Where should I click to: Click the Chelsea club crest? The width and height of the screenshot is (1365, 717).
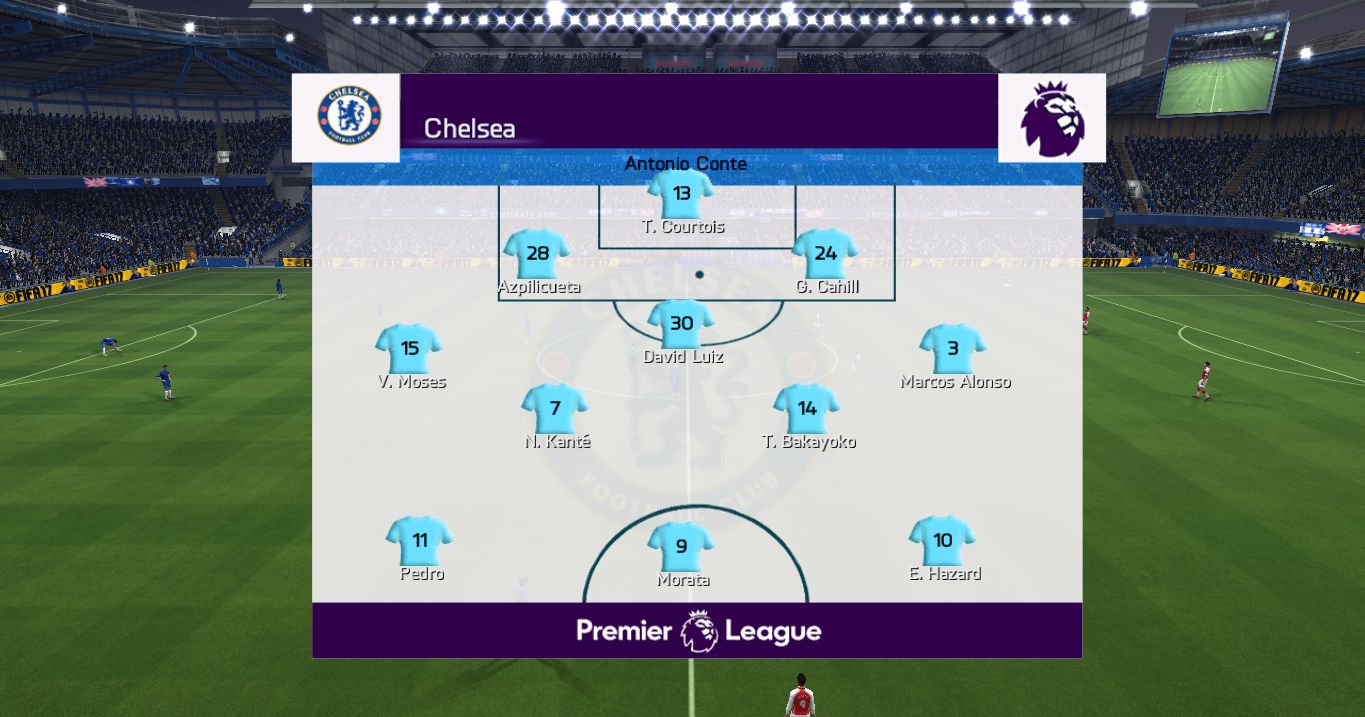point(348,115)
